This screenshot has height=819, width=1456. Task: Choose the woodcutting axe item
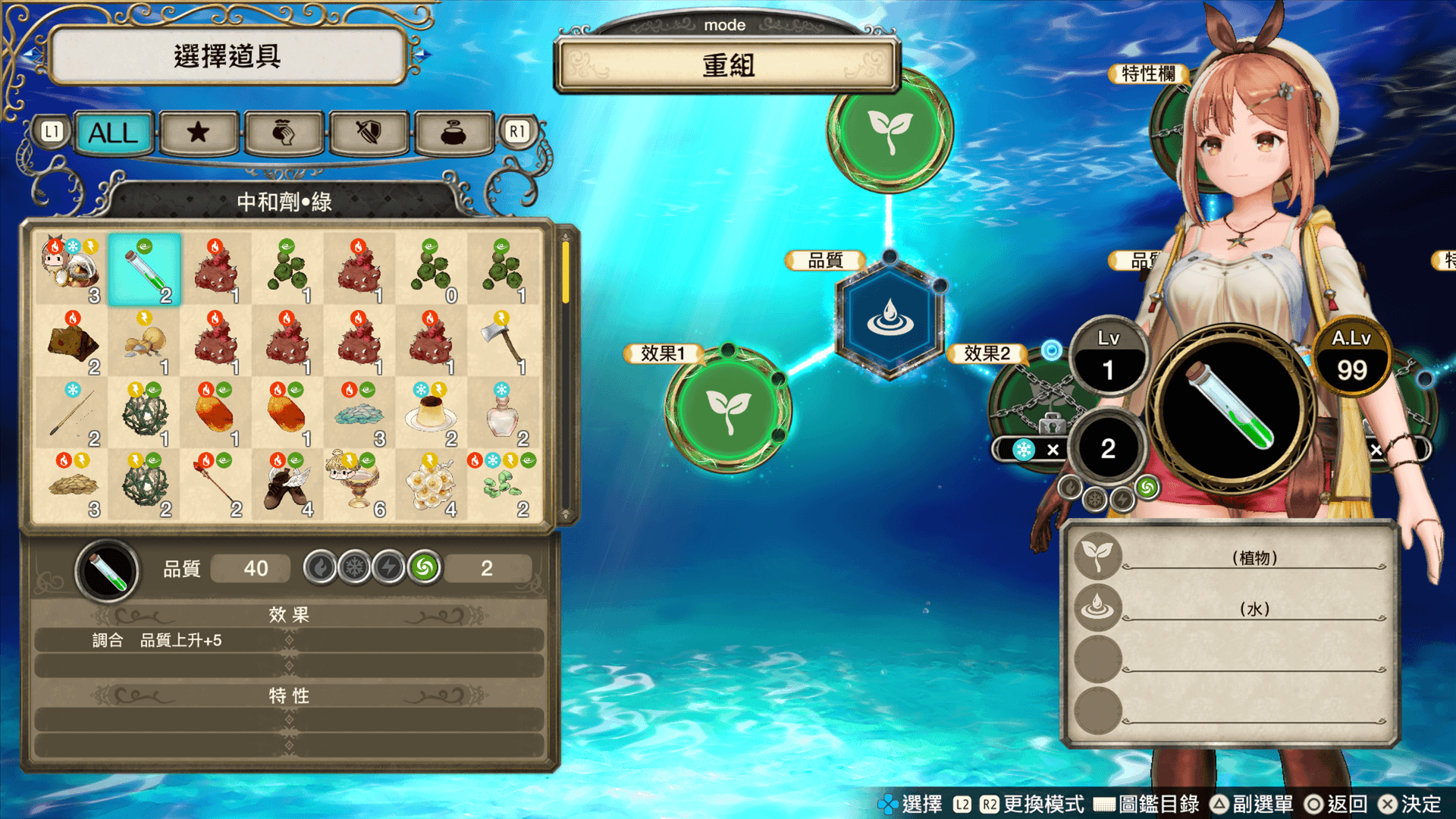pos(503,342)
